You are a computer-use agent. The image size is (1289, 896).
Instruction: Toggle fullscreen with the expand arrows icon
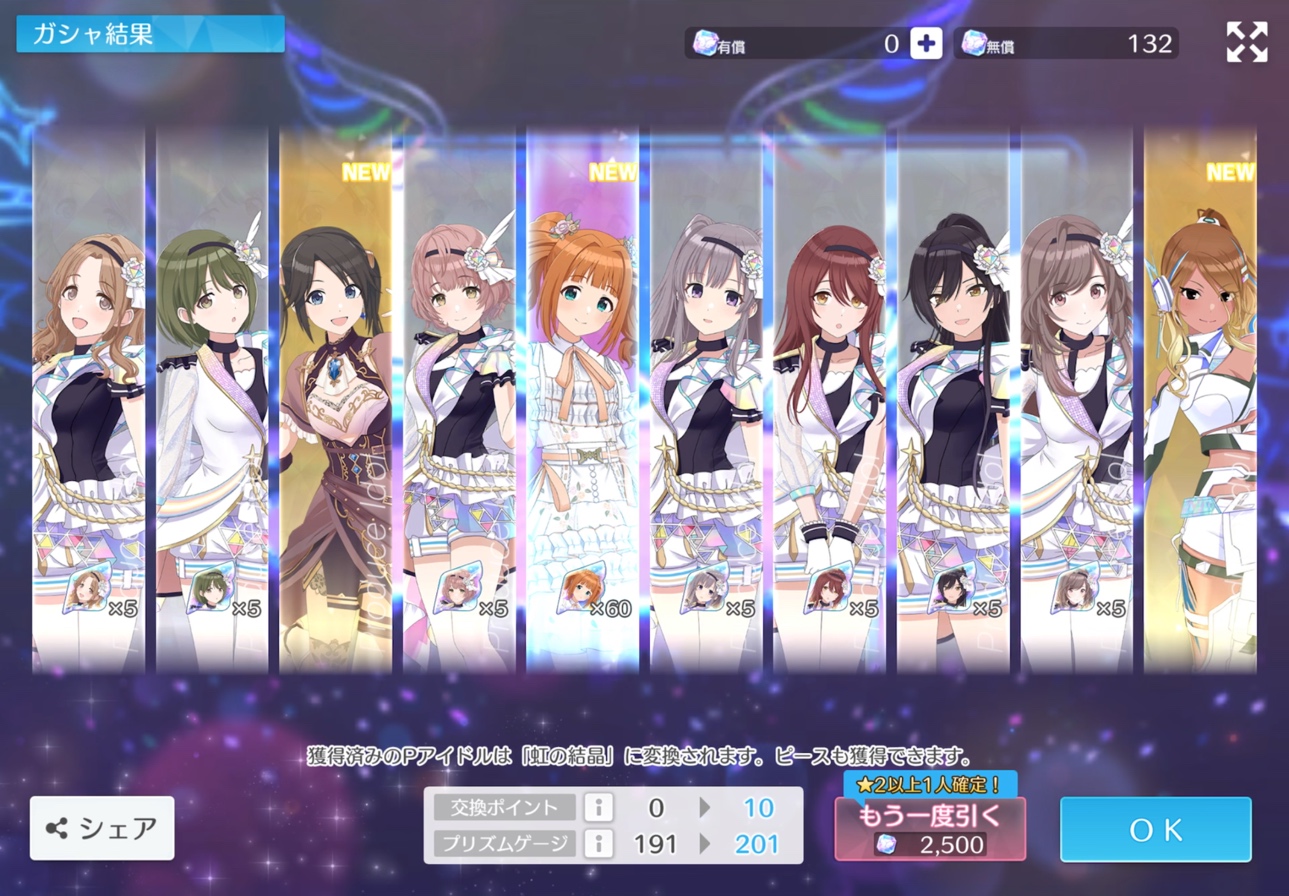1246,42
